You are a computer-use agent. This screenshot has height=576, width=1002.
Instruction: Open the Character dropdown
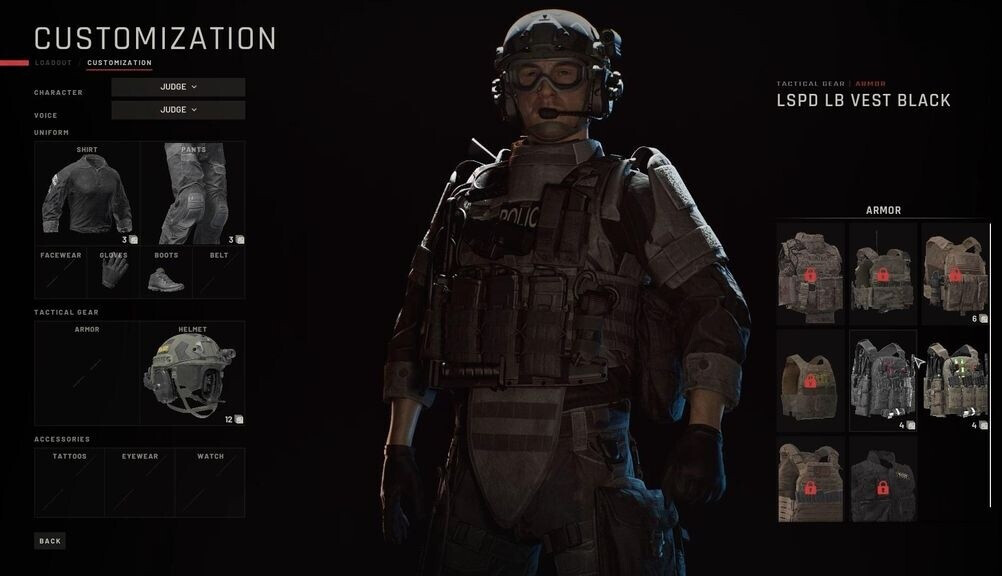click(x=178, y=87)
